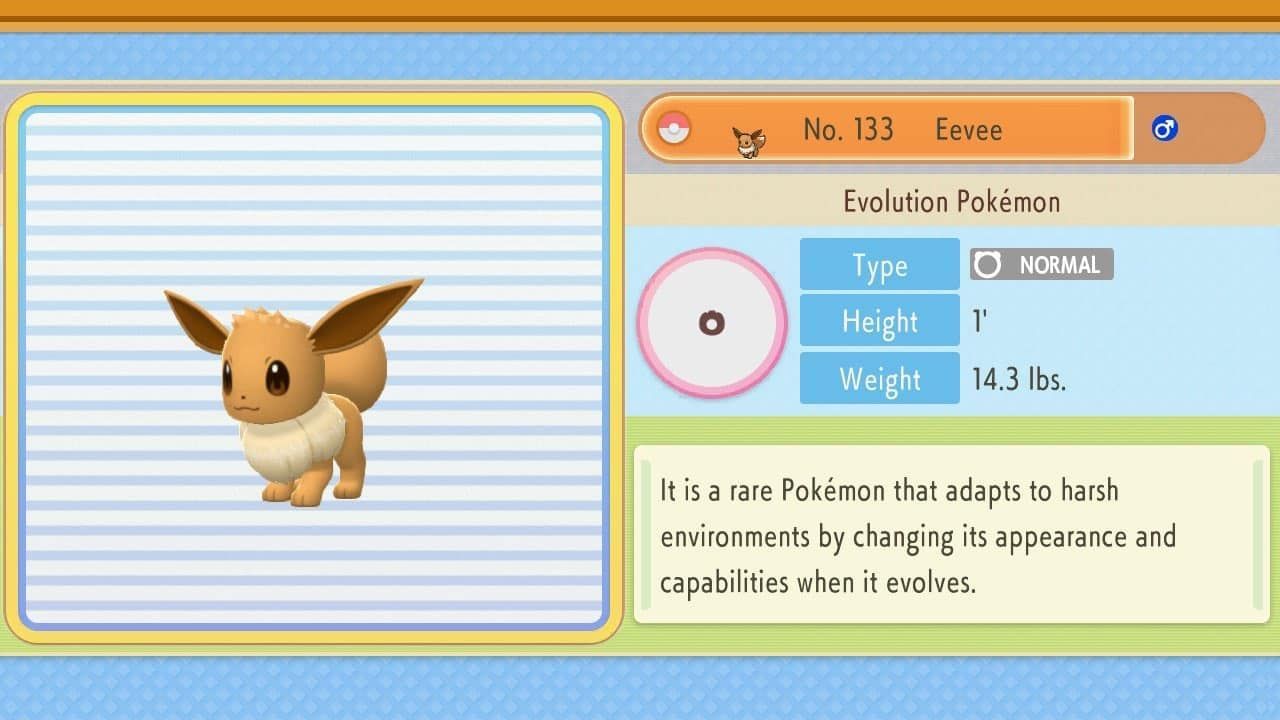The image size is (1280, 720).
Task: Expand the Type information row
Action: 879,264
